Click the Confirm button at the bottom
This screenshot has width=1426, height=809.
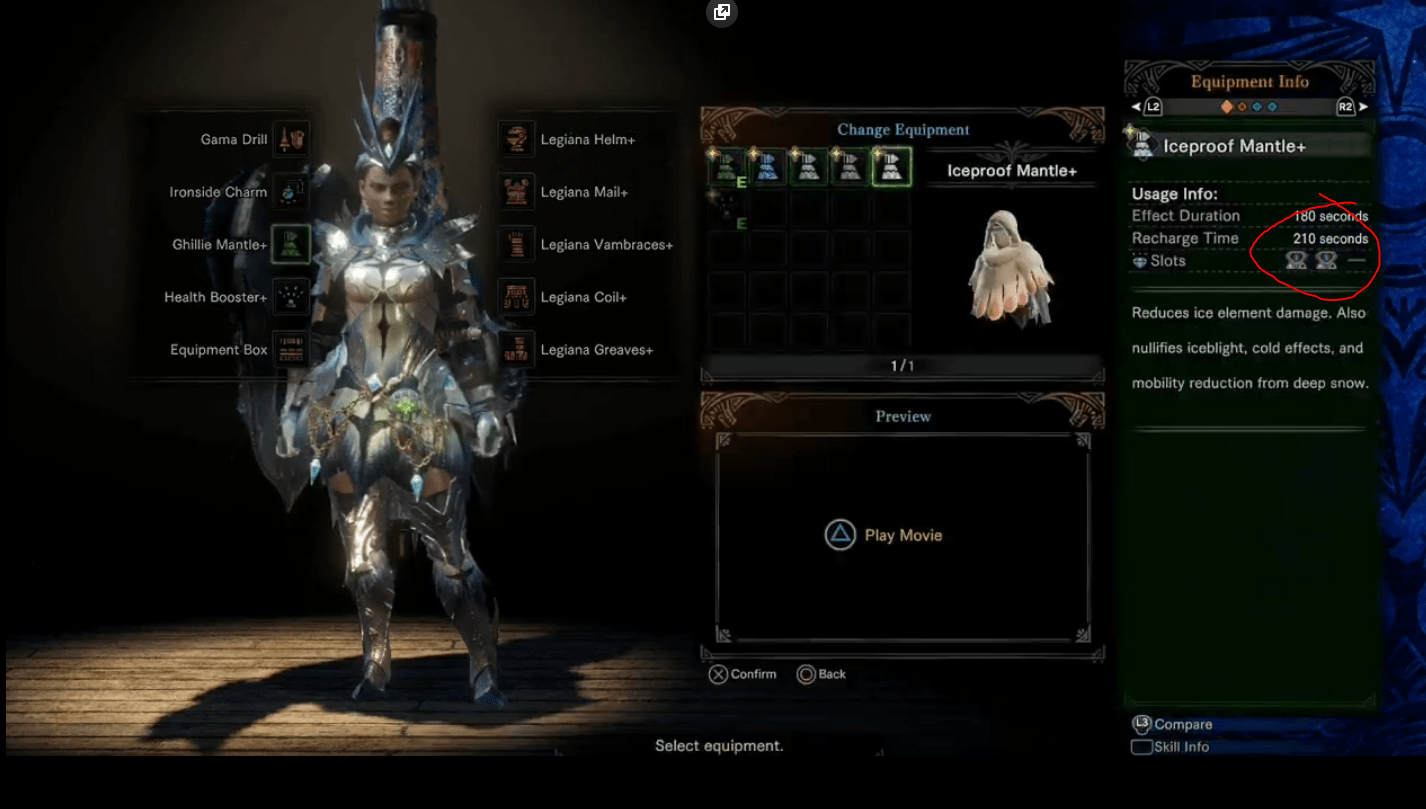coord(742,673)
